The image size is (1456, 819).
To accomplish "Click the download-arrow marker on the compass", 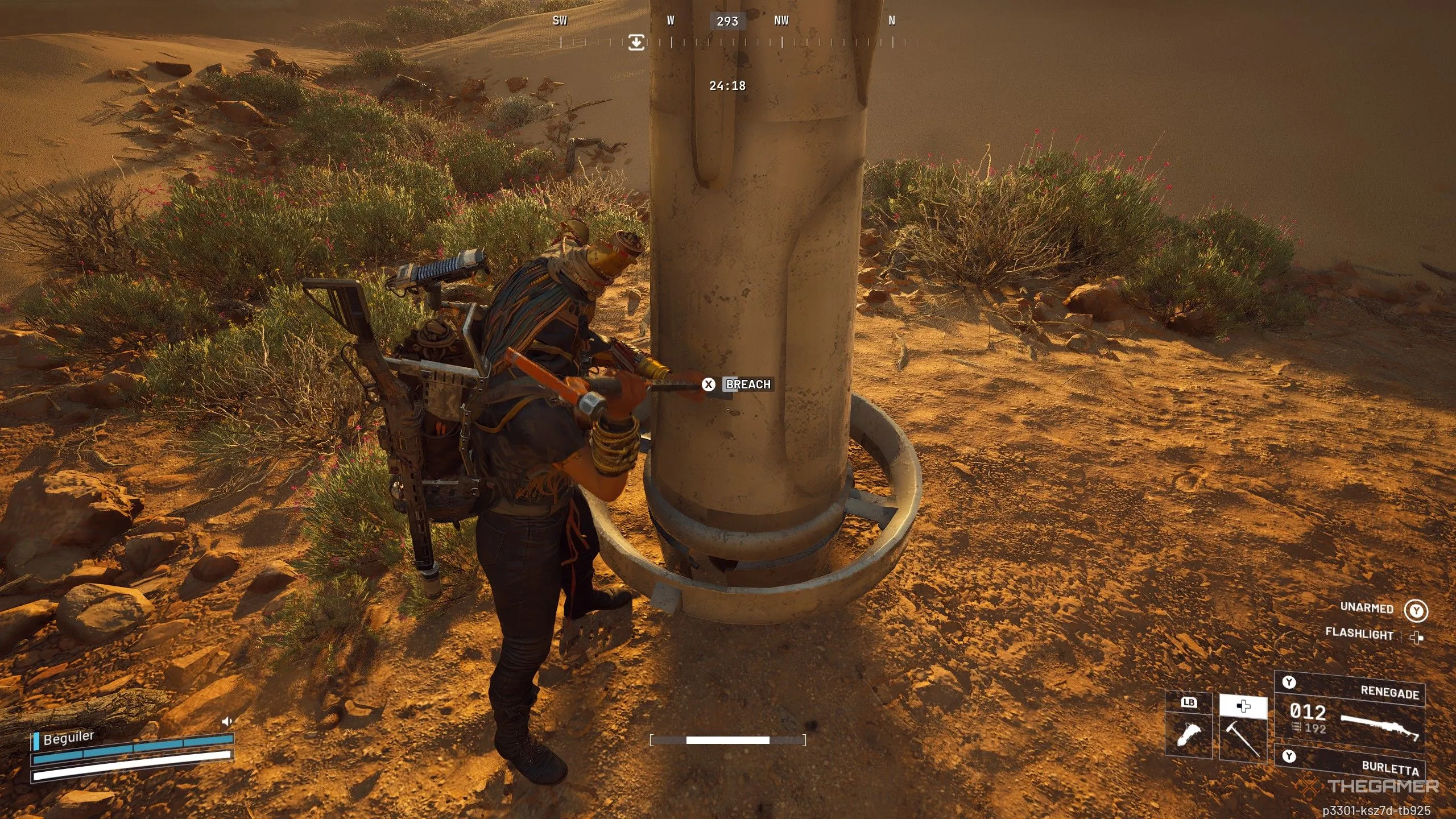I will click(636, 42).
